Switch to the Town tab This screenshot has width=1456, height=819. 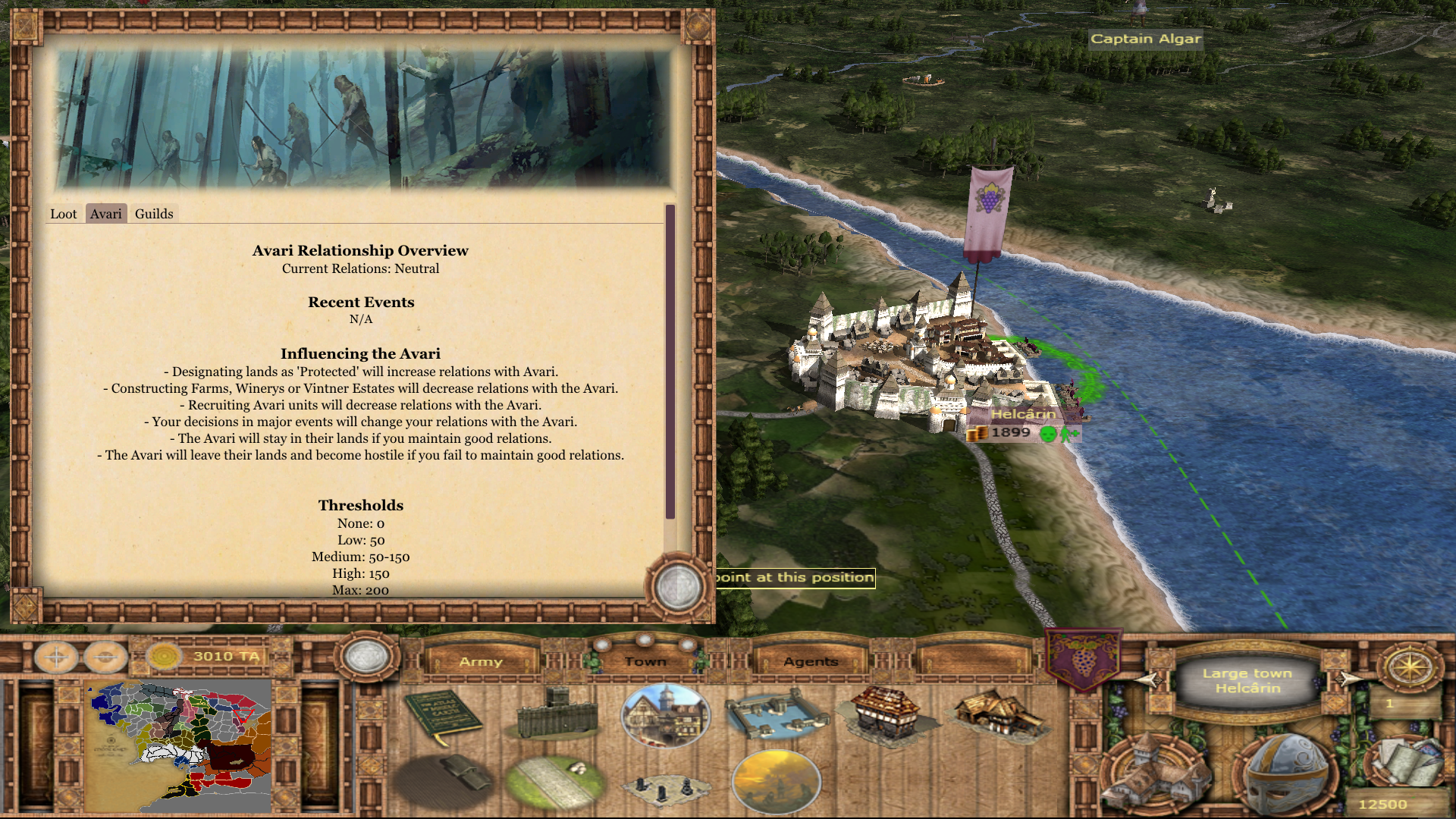pos(645,661)
